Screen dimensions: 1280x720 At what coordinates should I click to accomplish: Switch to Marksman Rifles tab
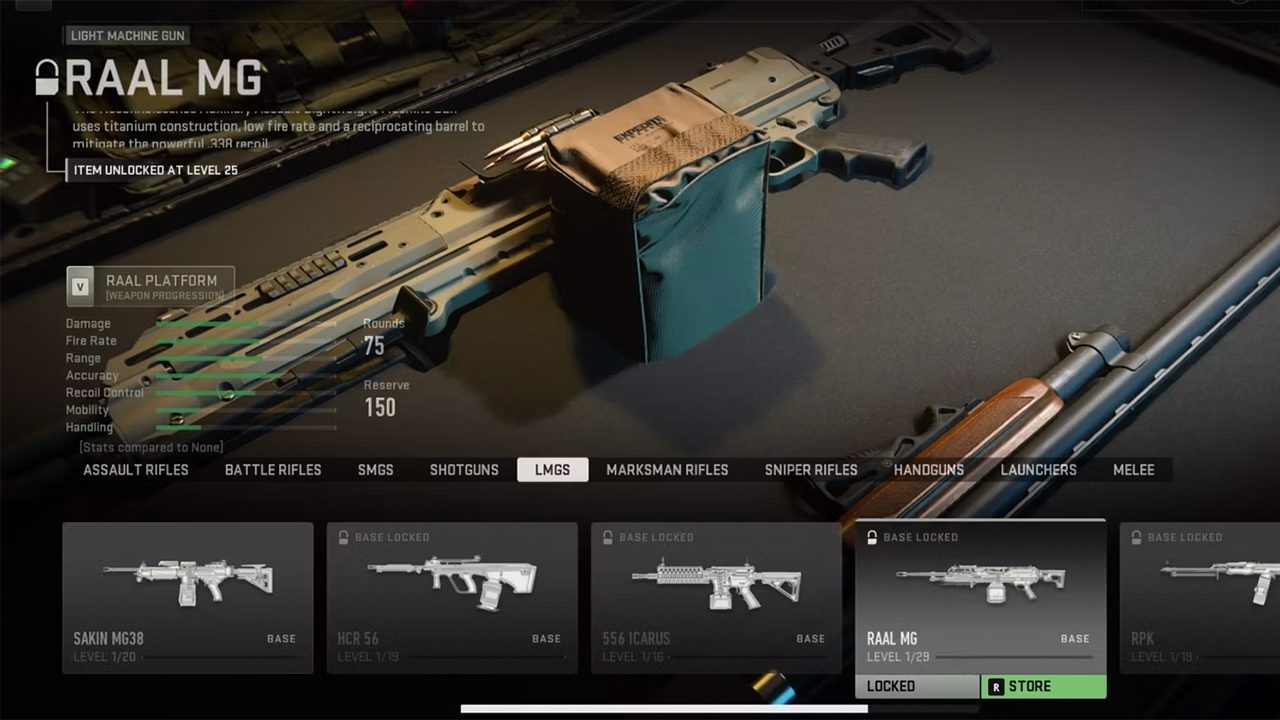[667, 470]
